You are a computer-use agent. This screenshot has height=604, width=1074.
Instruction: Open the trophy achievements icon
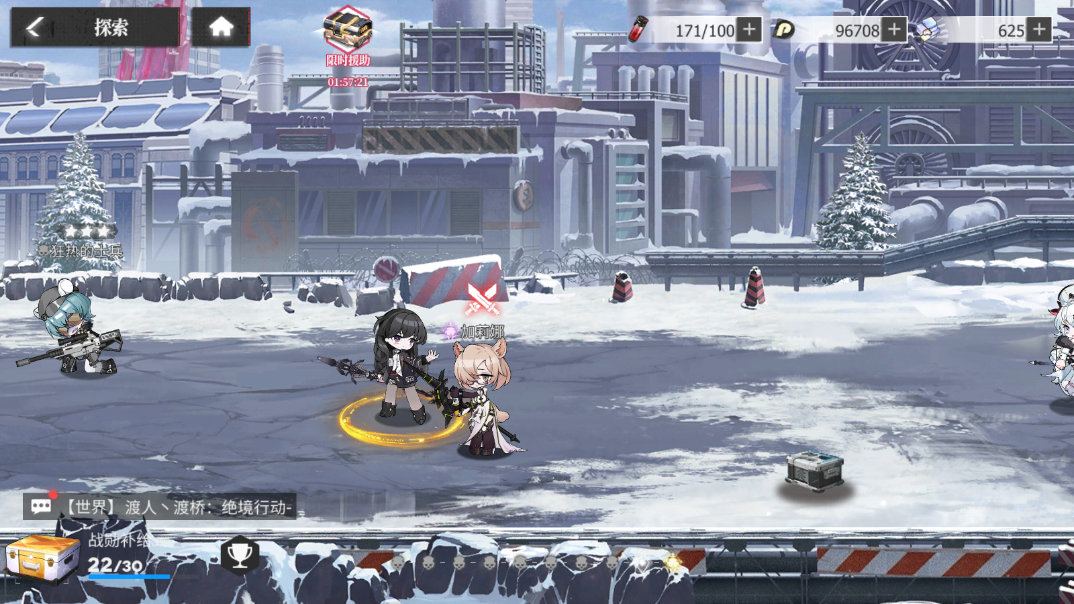pyautogui.click(x=240, y=553)
